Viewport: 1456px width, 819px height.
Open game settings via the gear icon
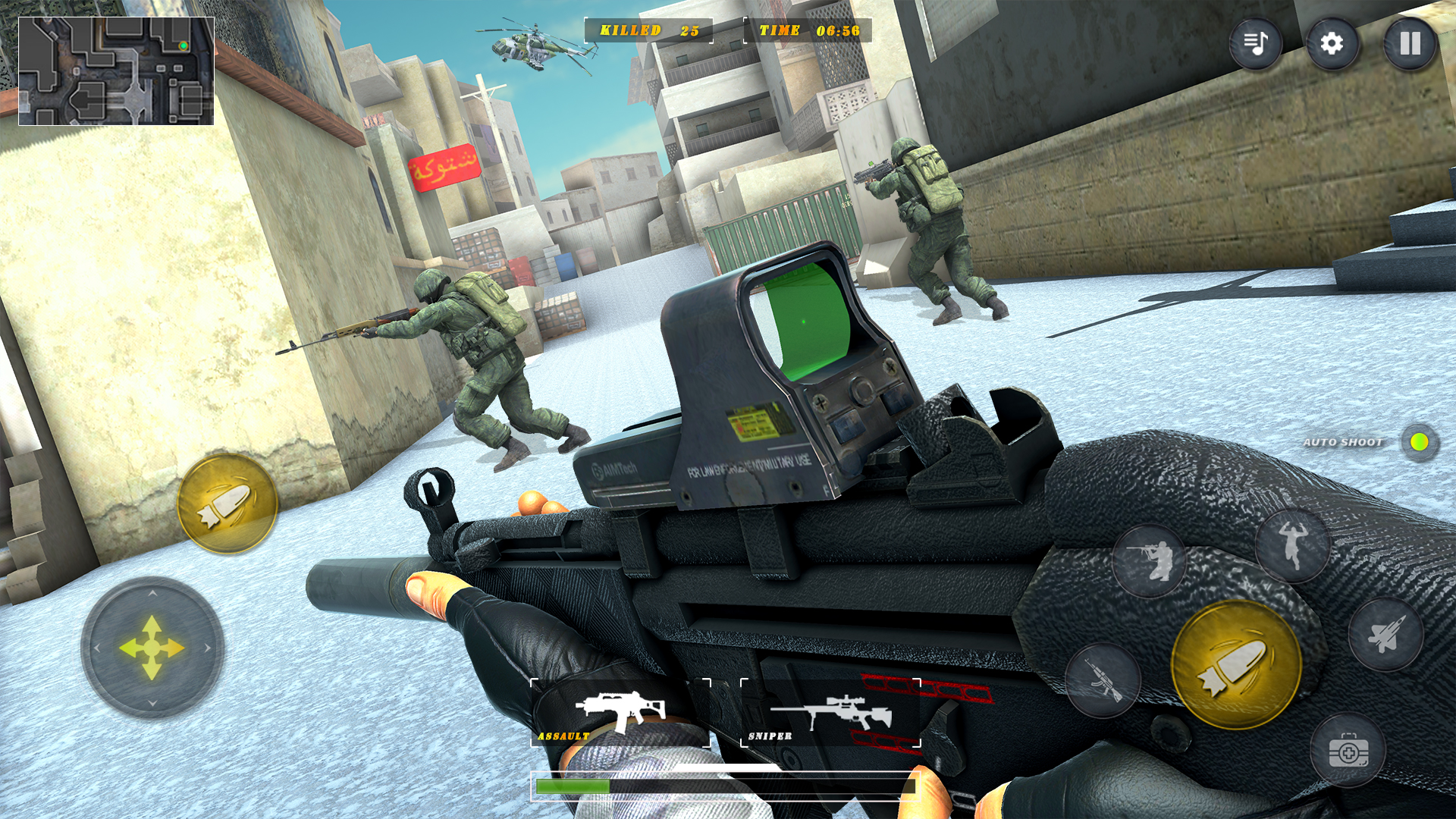pyautogui.click(x=1332, y=43)
